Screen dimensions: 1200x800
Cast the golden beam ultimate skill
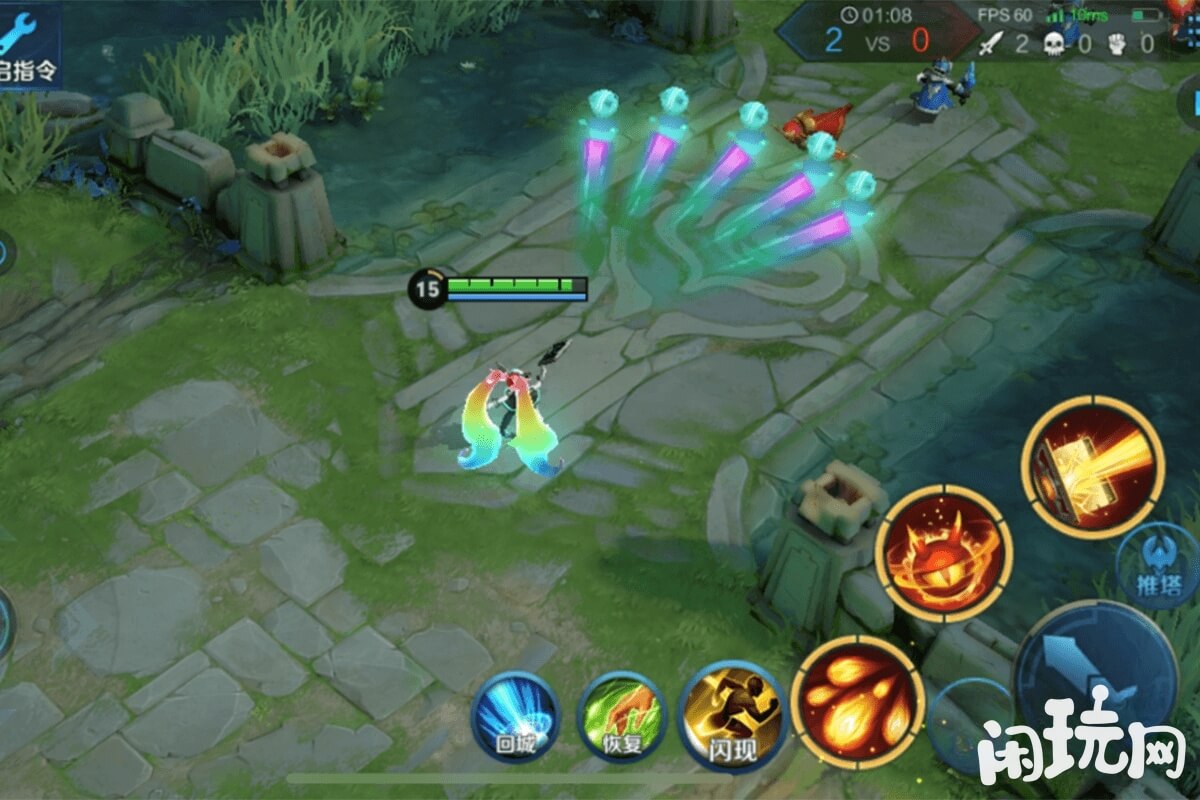pos(1092,467)
